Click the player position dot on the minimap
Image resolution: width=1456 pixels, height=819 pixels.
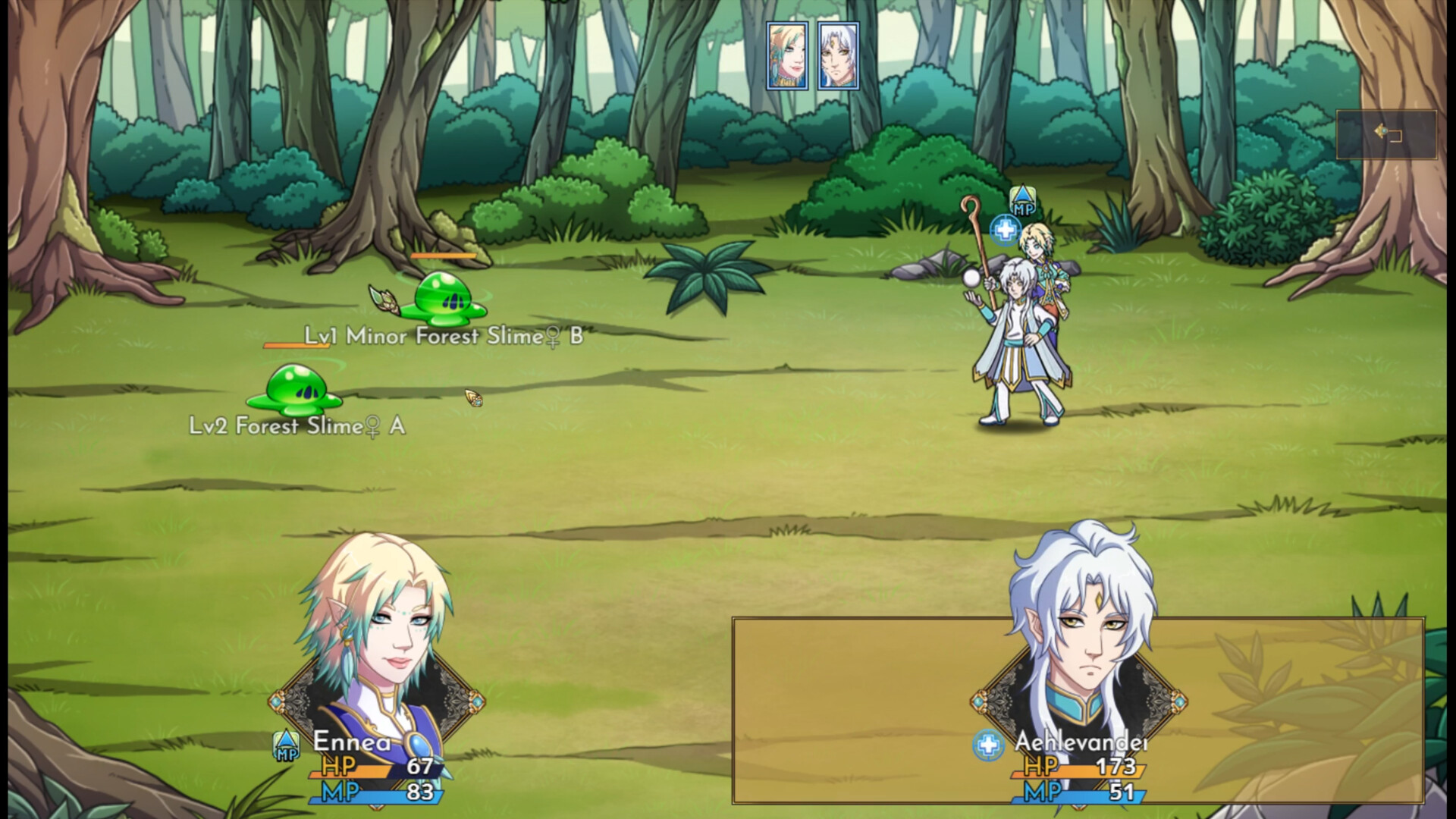click(1385, 131)
